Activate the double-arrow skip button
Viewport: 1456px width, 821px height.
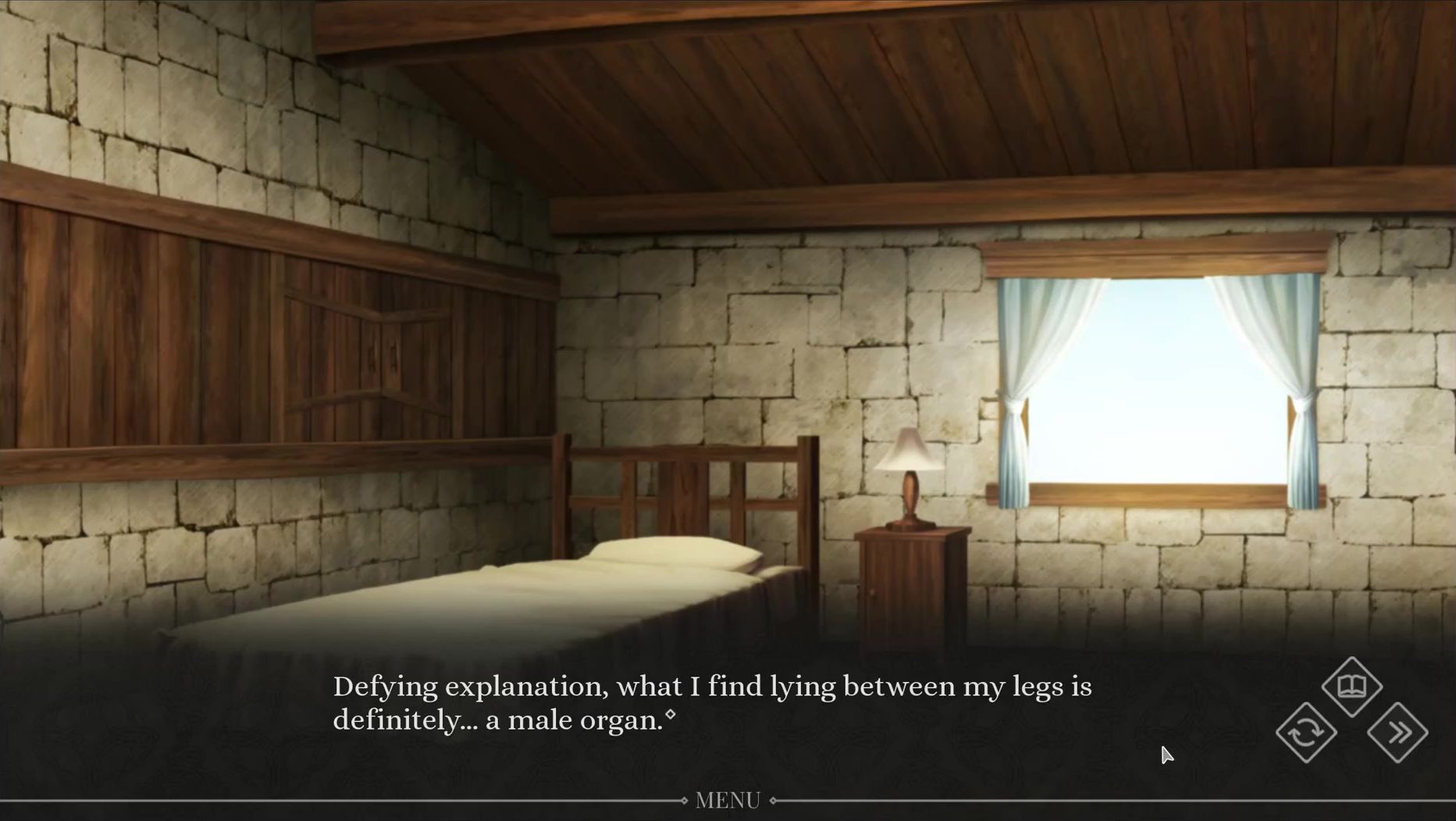click(1398, 733)
